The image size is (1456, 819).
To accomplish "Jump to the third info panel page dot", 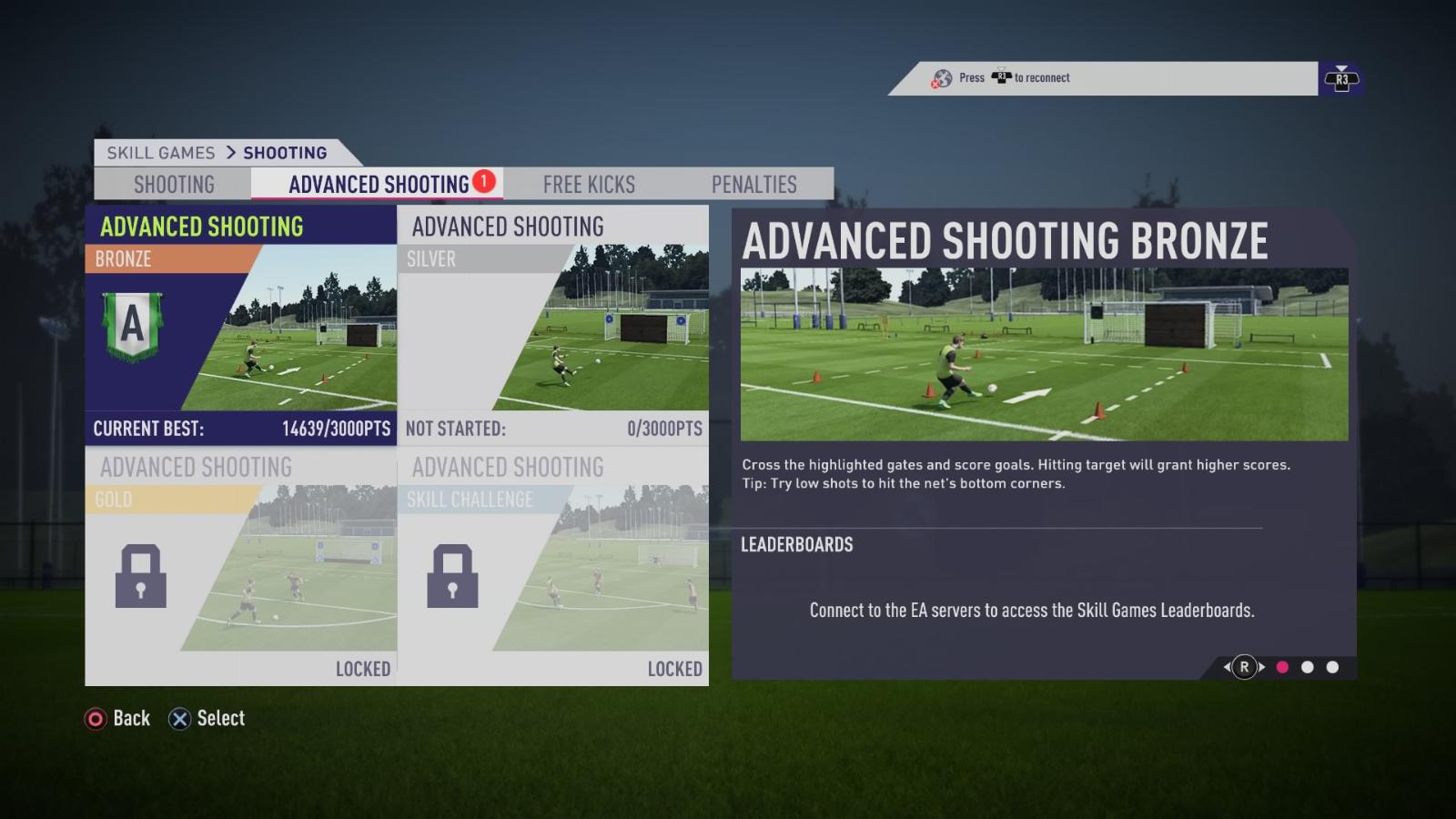I will click(1332, 667).
